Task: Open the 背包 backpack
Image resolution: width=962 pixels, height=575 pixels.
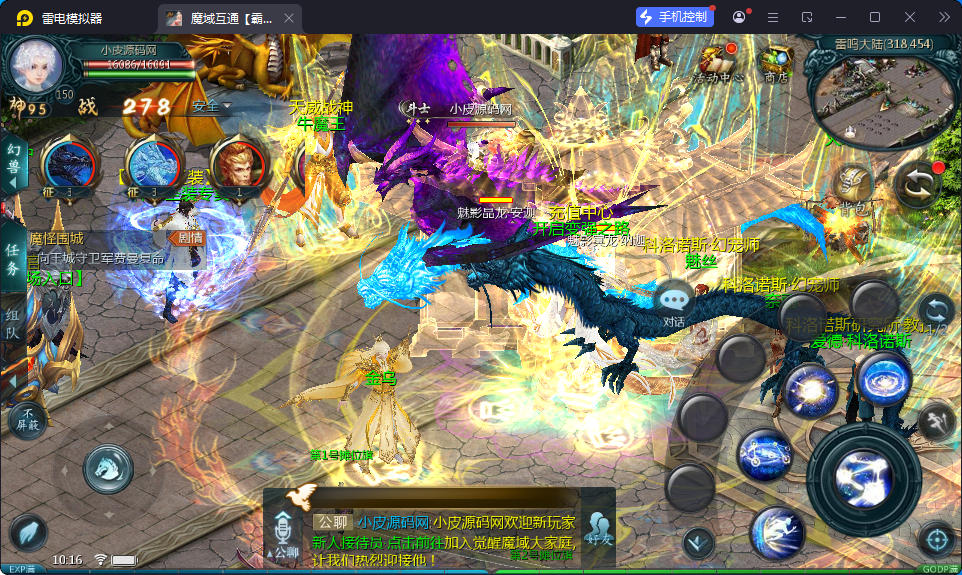Action: click(x=853, y=188)
